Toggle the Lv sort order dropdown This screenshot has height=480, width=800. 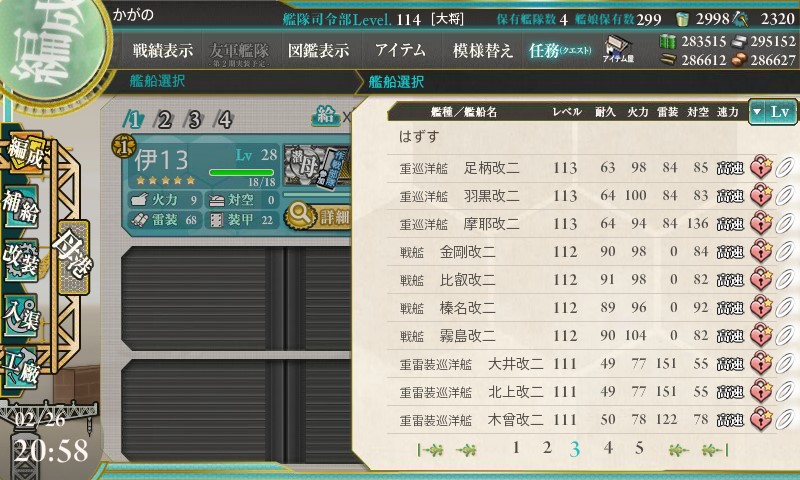click(x=772, y=112)
